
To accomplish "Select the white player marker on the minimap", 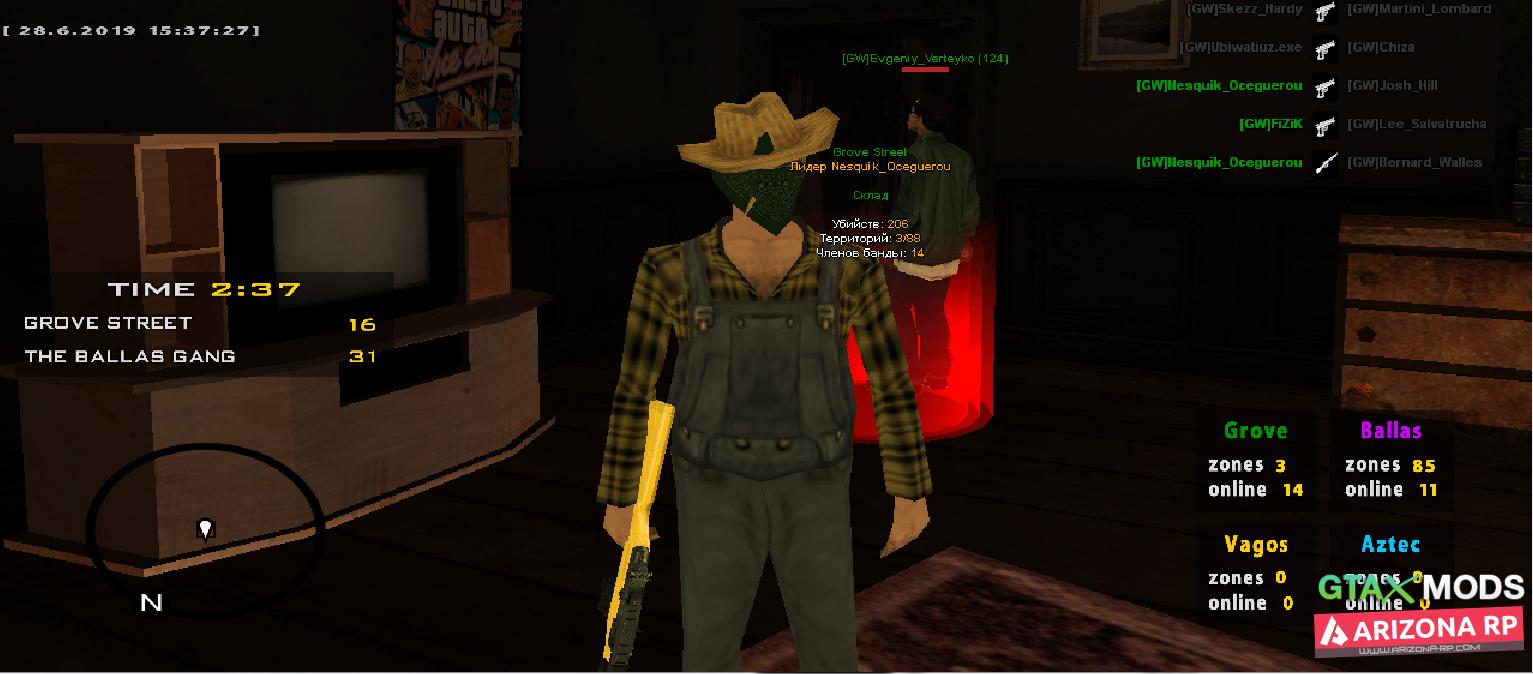I will [206, 528].
